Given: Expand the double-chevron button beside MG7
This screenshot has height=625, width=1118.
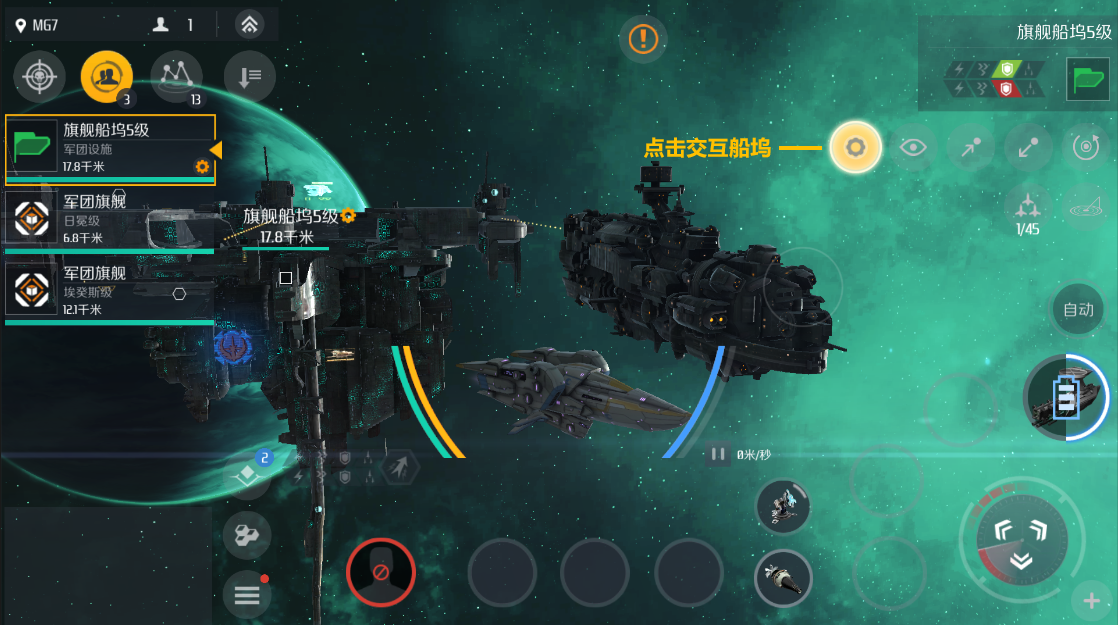Looking at the screenshot, I should tap(250, 24).
